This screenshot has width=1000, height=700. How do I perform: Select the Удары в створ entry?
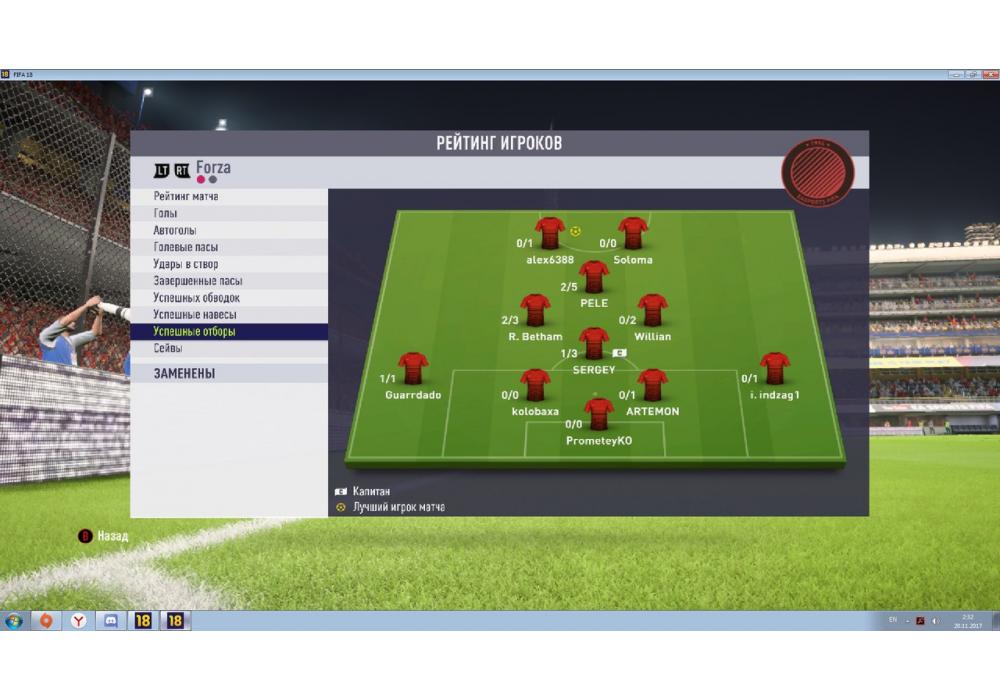[186, 264]
